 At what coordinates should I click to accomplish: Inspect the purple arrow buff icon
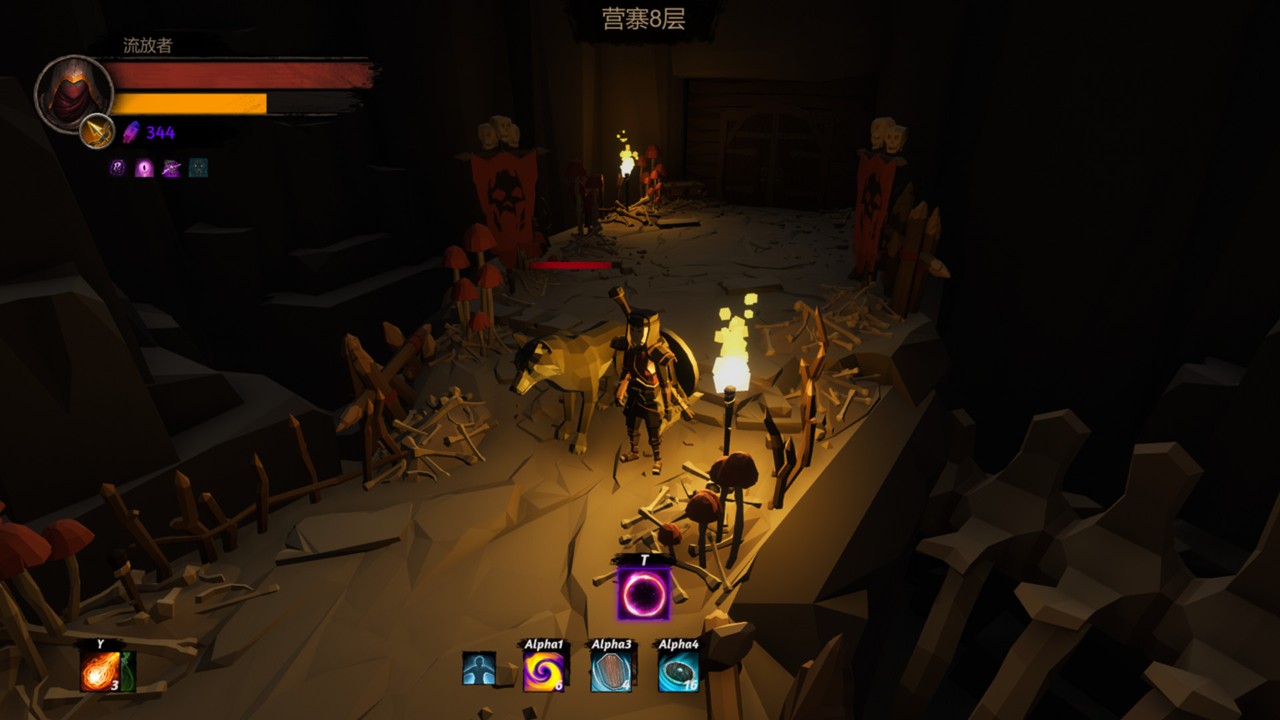point(171,168)
